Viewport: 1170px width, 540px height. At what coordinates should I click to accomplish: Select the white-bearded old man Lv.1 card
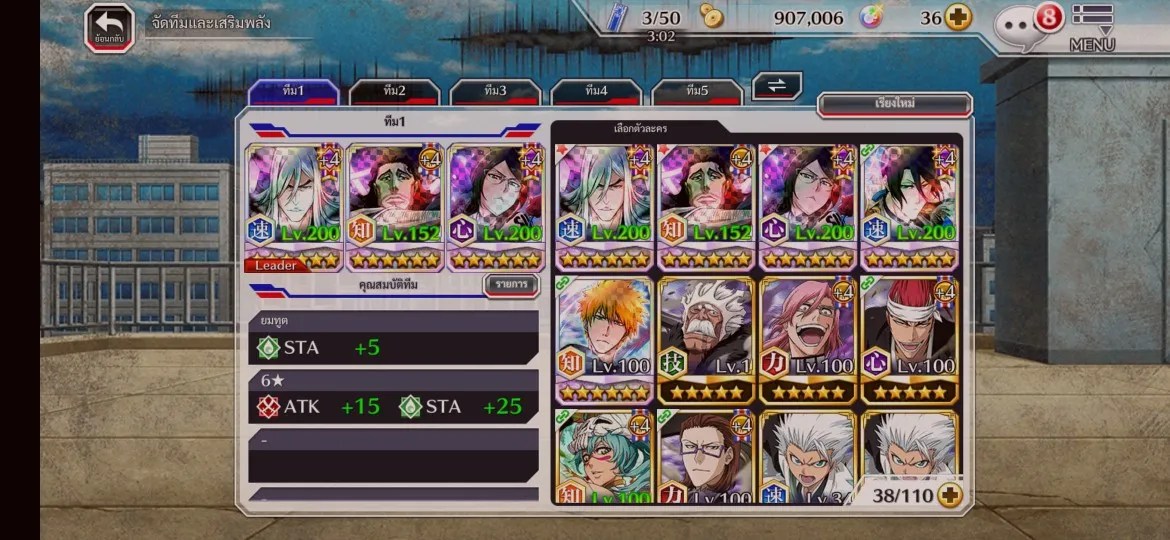(x=707, y=340)
